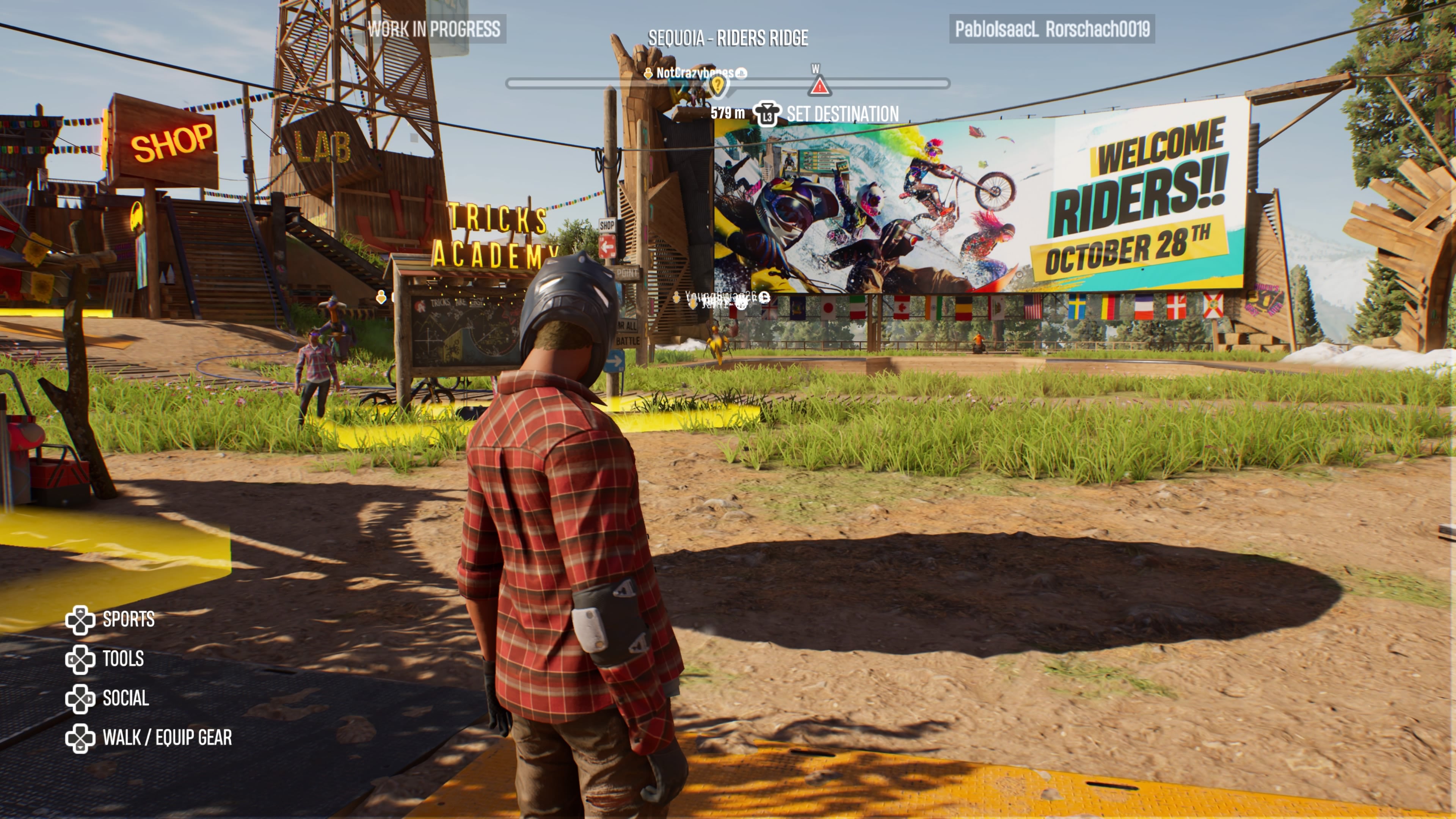Viewport: 1456px width, 819px height.
Task: Open the Tools quick menu
Action: pos(105,659)
